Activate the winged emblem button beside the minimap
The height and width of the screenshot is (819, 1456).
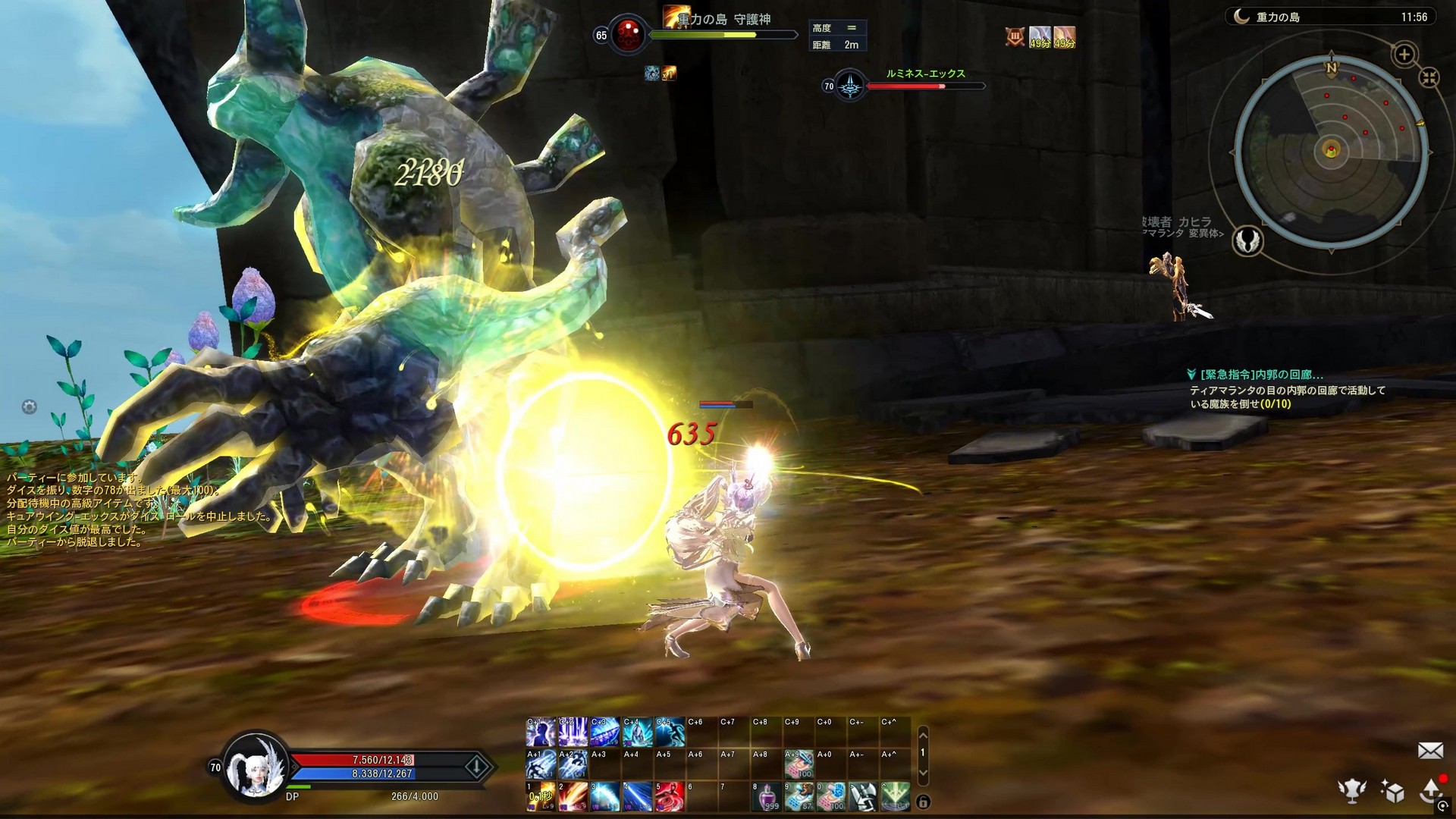coord(1247,241)
